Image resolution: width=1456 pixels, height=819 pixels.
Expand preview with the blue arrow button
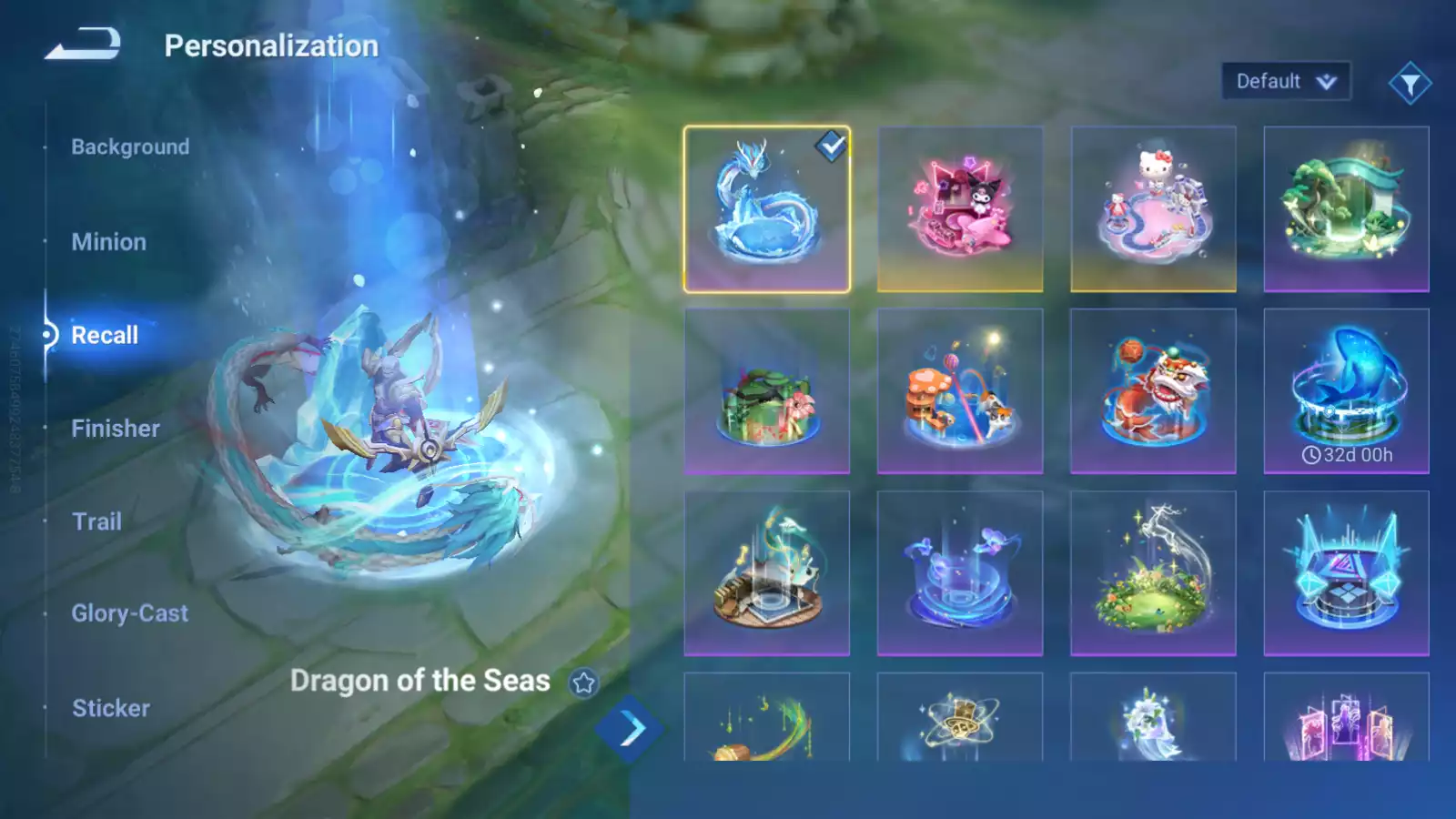[x=631, y=729]
